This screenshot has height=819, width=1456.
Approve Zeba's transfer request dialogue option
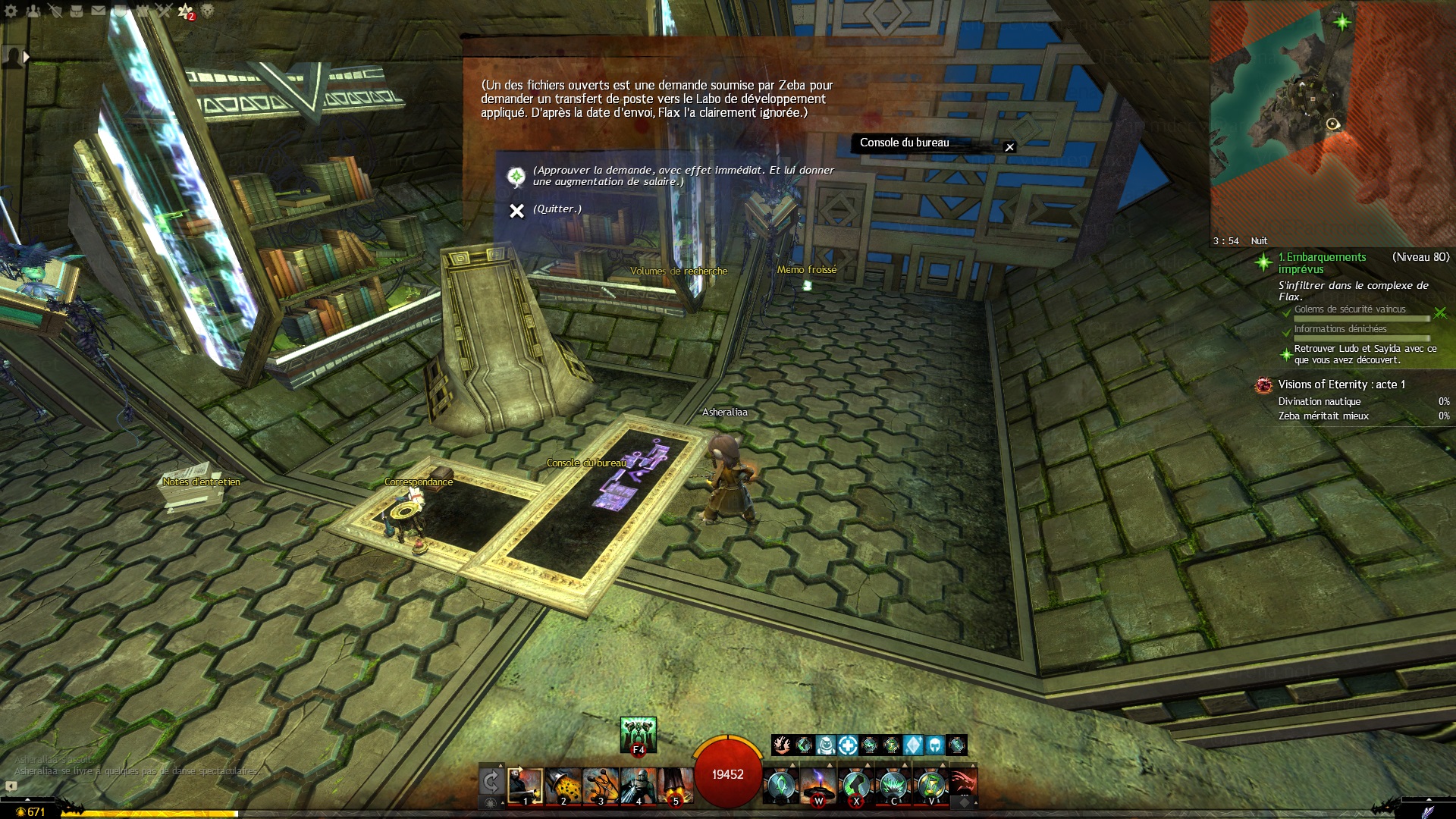click(682, 176)
